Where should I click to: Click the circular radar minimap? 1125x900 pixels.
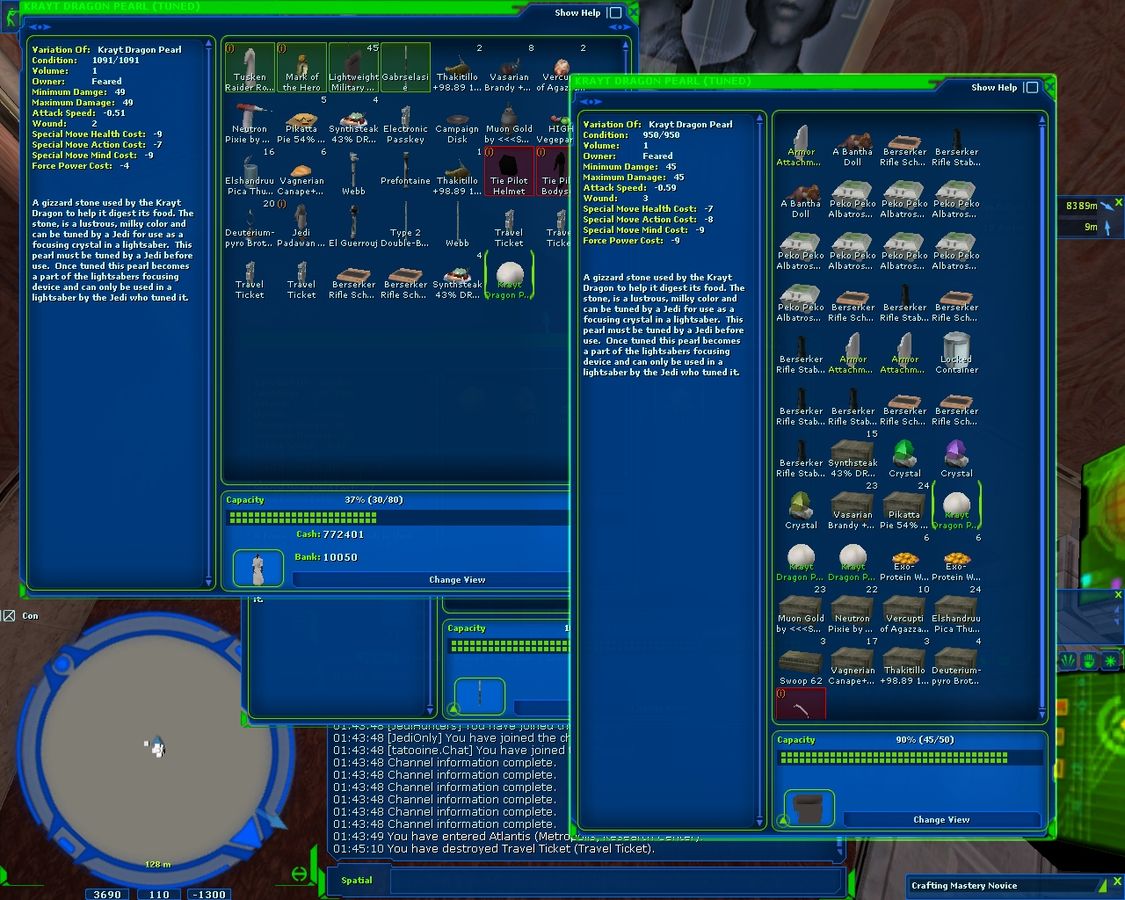coord(157,743)
